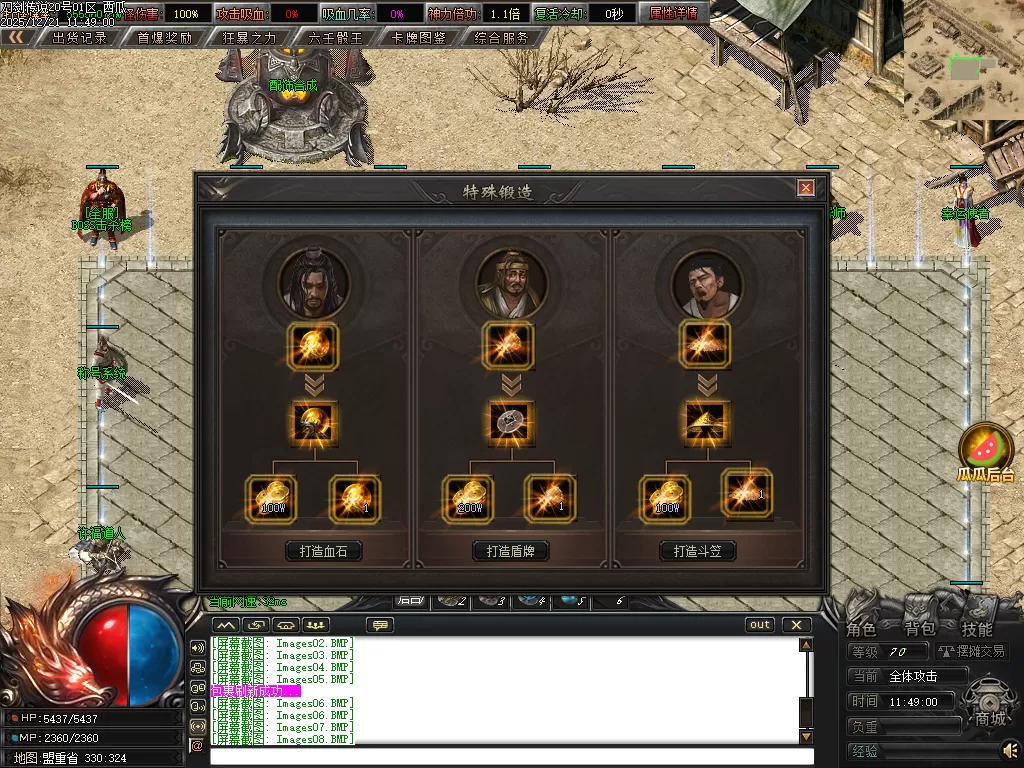Open the 出货记录 menu
The width and height of the screenshot is (1024, 768).
[x=79, y=38]
